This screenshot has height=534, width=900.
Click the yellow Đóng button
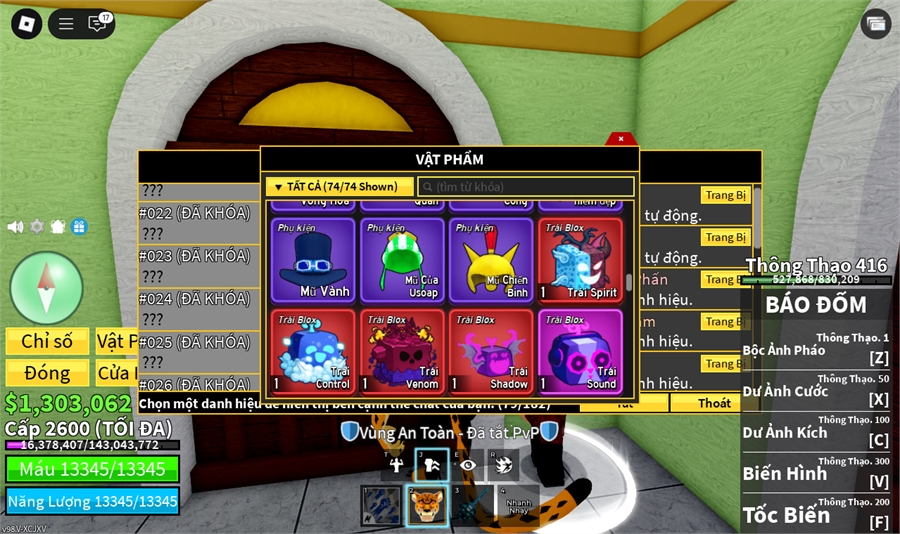coord(47,373)
